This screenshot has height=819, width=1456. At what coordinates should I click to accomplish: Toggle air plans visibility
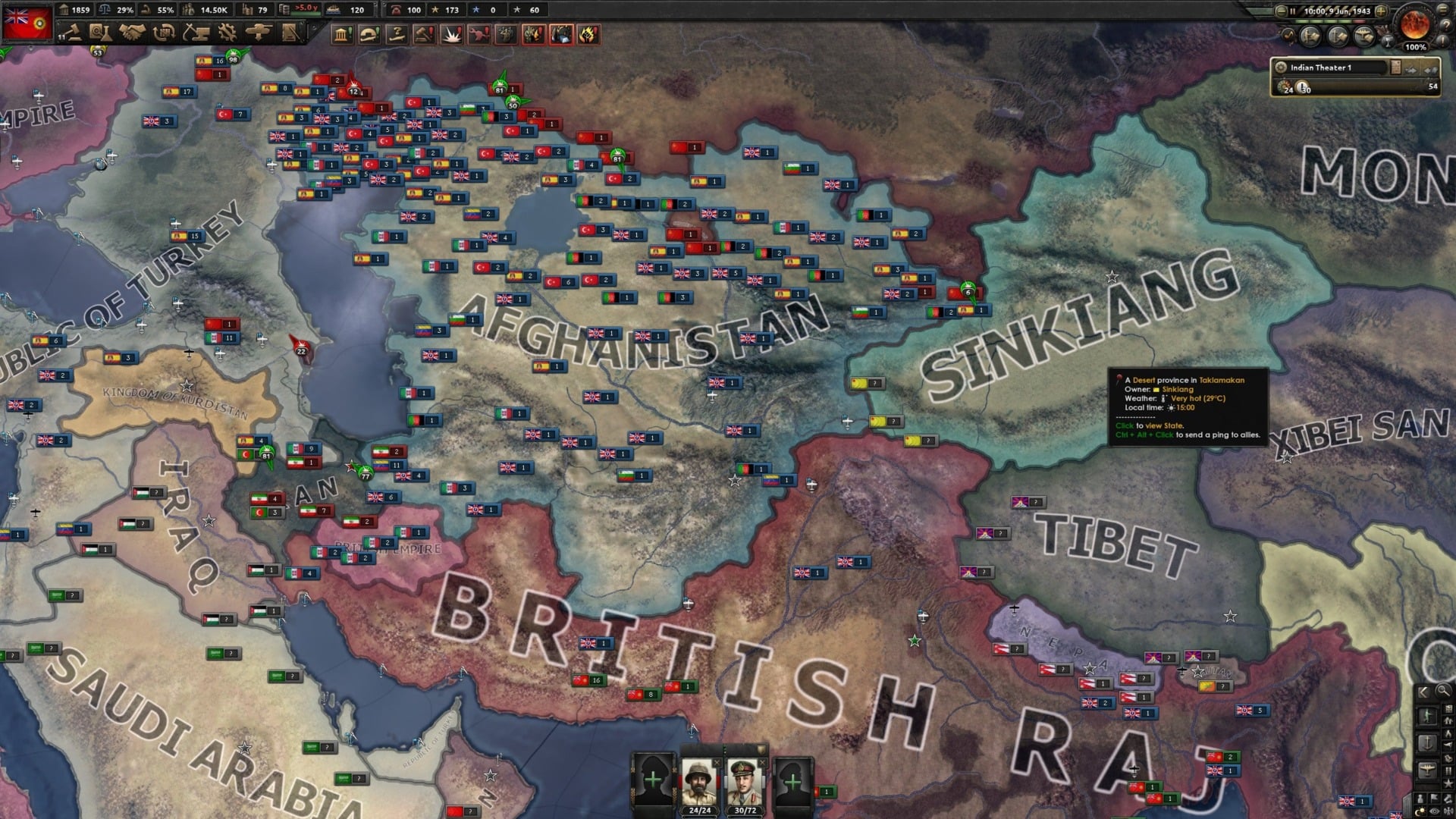(x=1363, y=36)
